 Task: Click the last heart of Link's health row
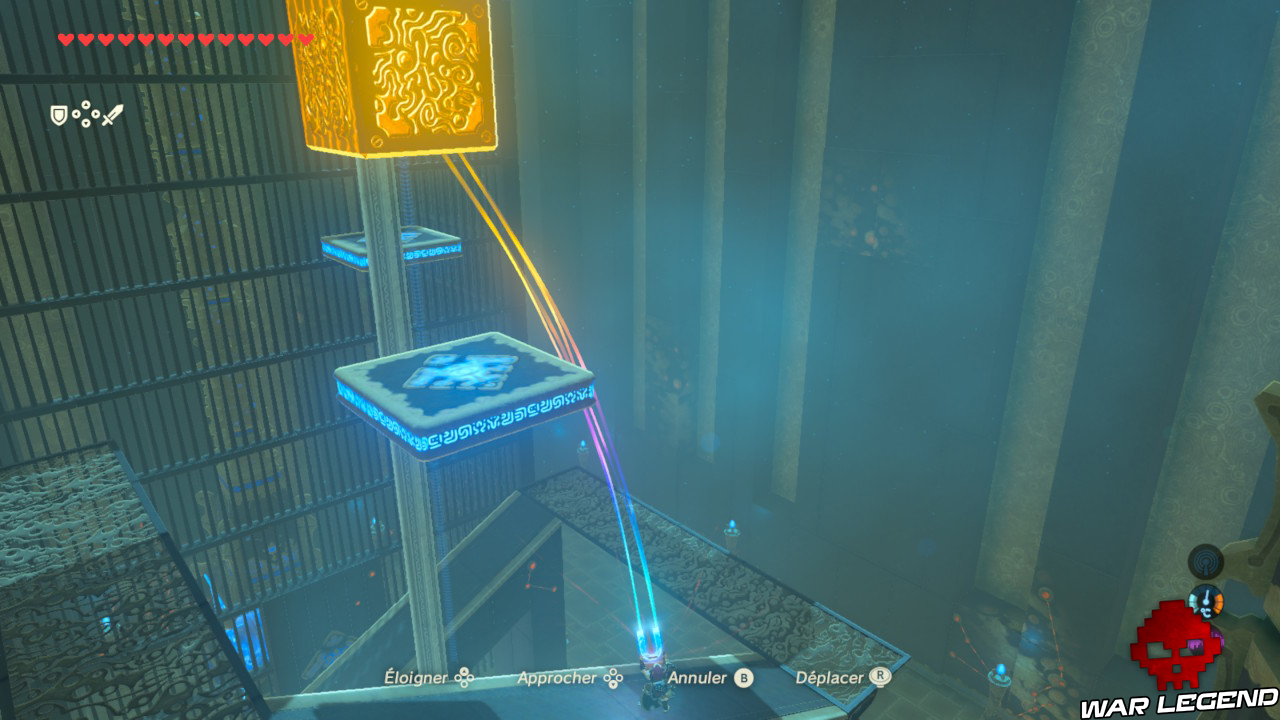coord(305,38)
